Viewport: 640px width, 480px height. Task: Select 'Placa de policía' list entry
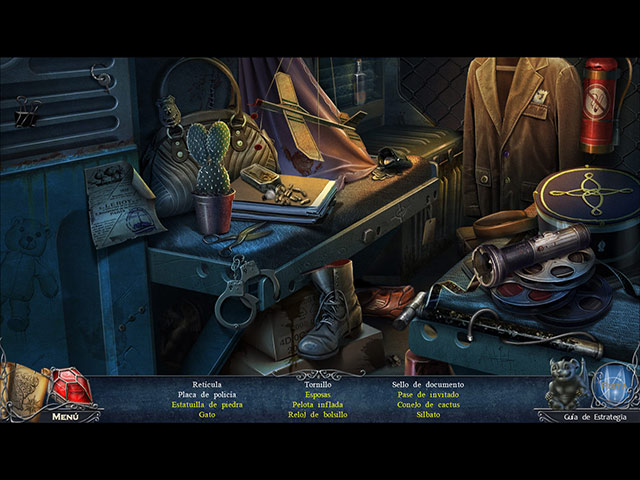pos(206,394)
